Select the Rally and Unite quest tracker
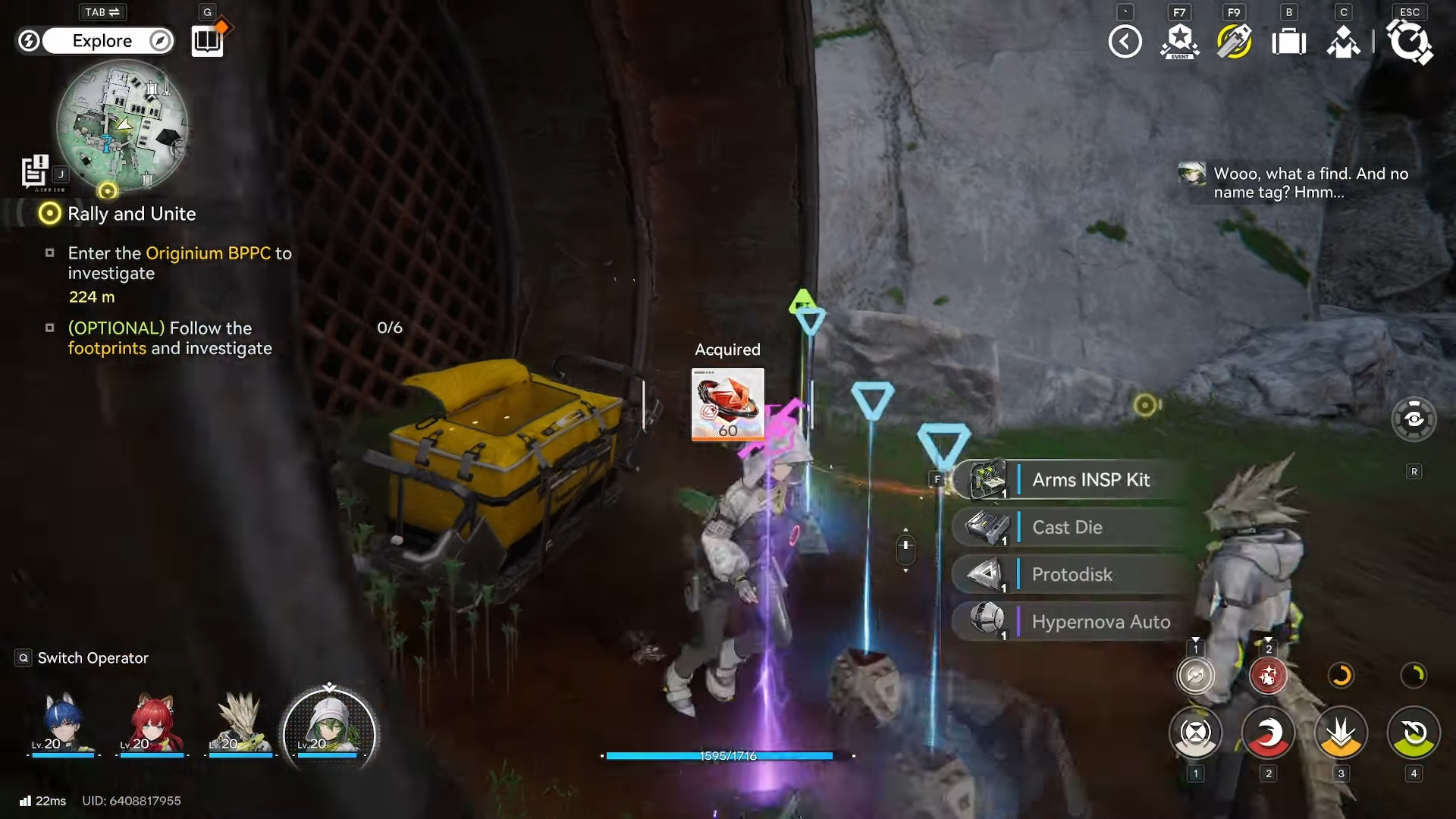 point(131,215)
